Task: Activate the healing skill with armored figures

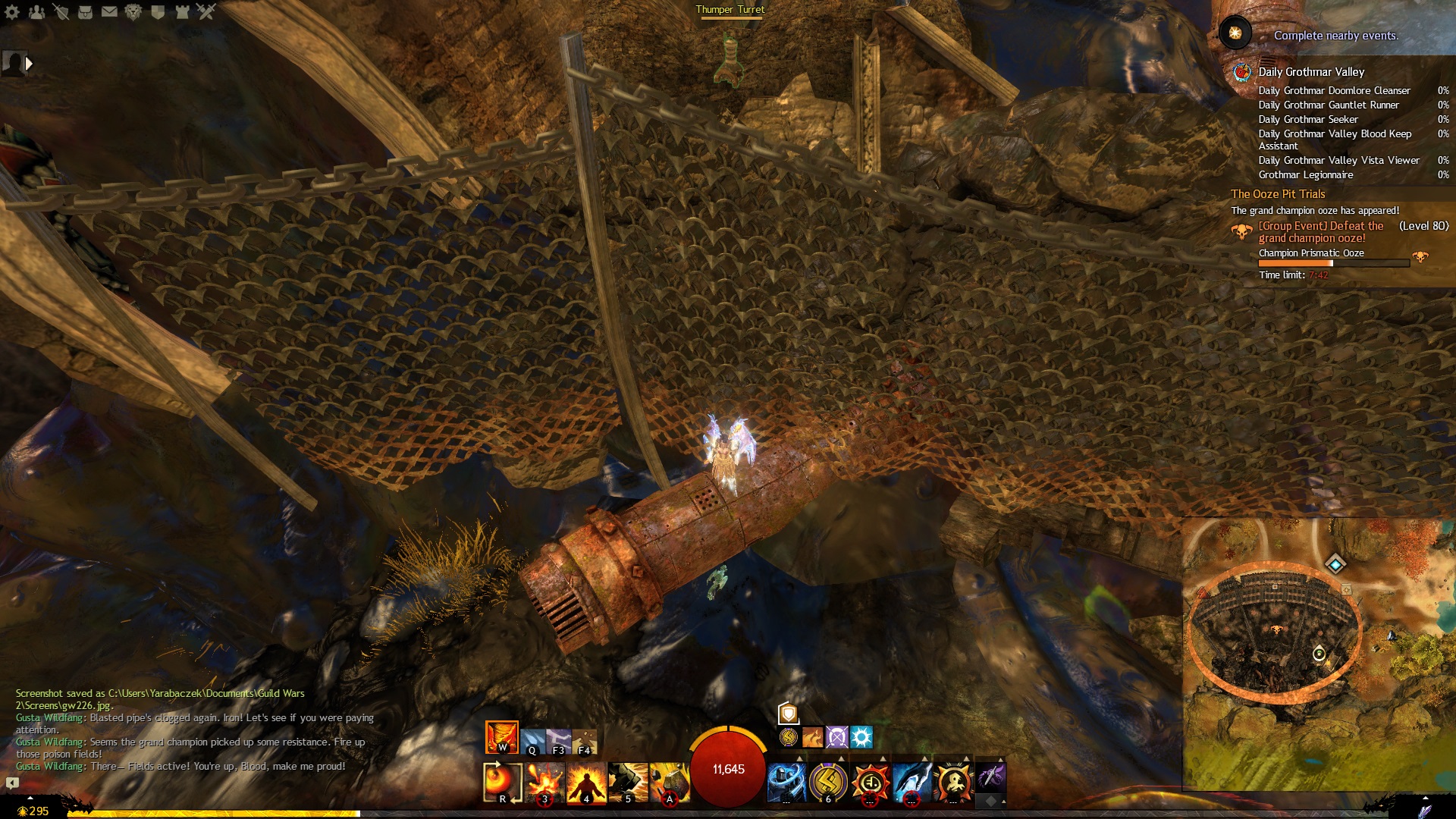Action: [786, 782]
